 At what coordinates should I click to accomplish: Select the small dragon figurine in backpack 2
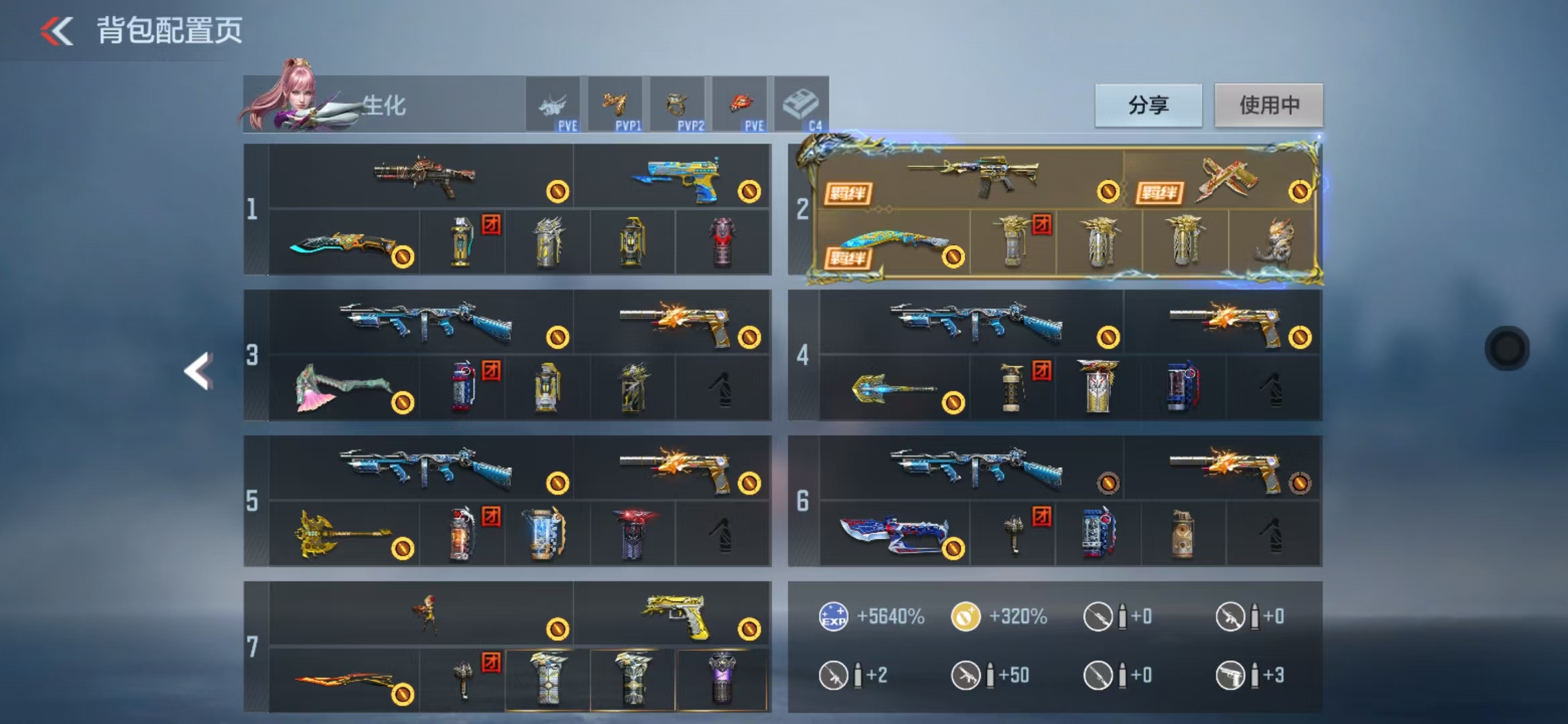point(1273,241)
